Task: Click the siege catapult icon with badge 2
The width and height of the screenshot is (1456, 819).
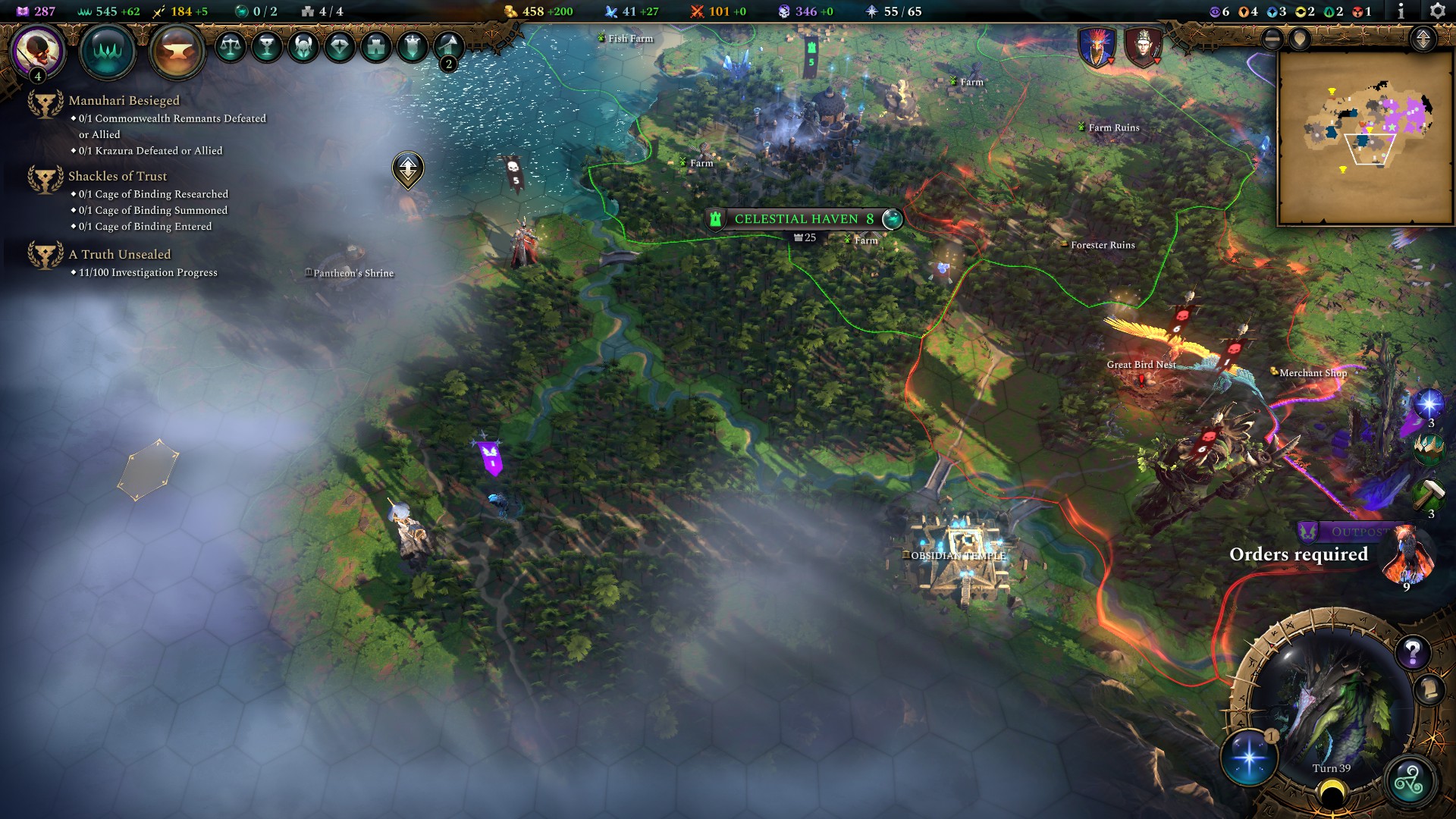Action: tap(448, 47)
